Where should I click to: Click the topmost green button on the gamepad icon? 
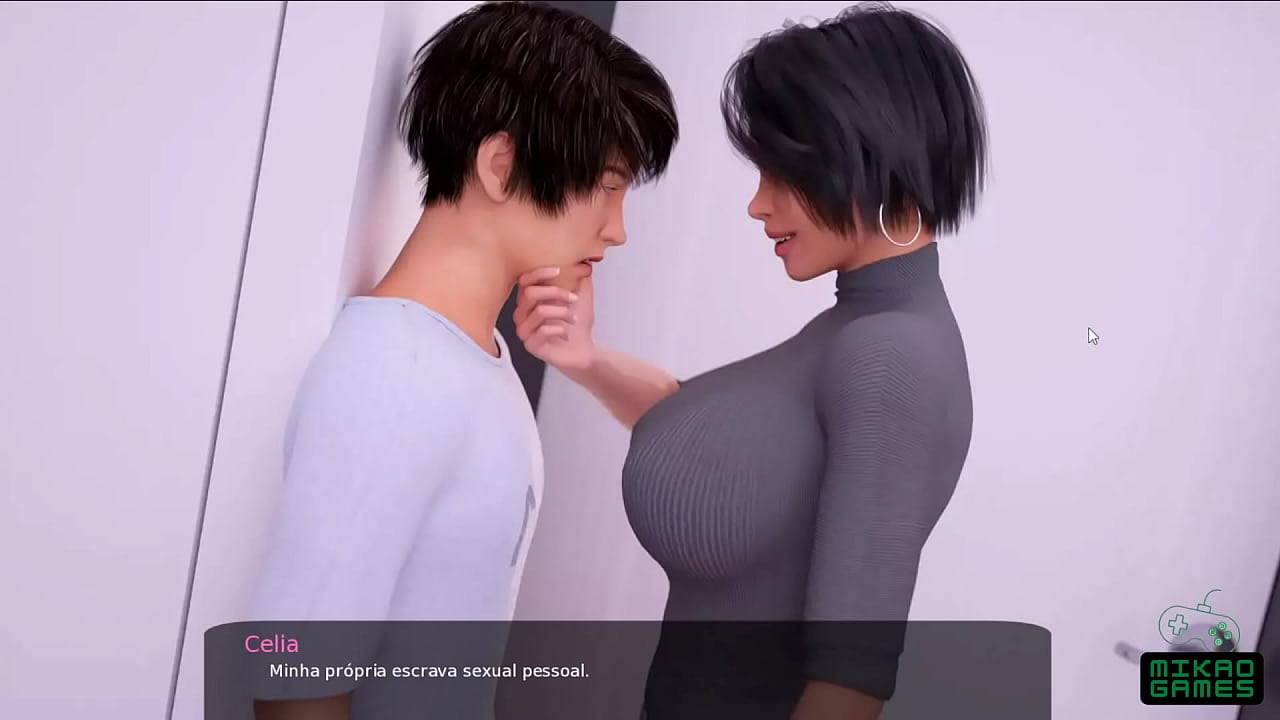click(x=1223, y=626)
